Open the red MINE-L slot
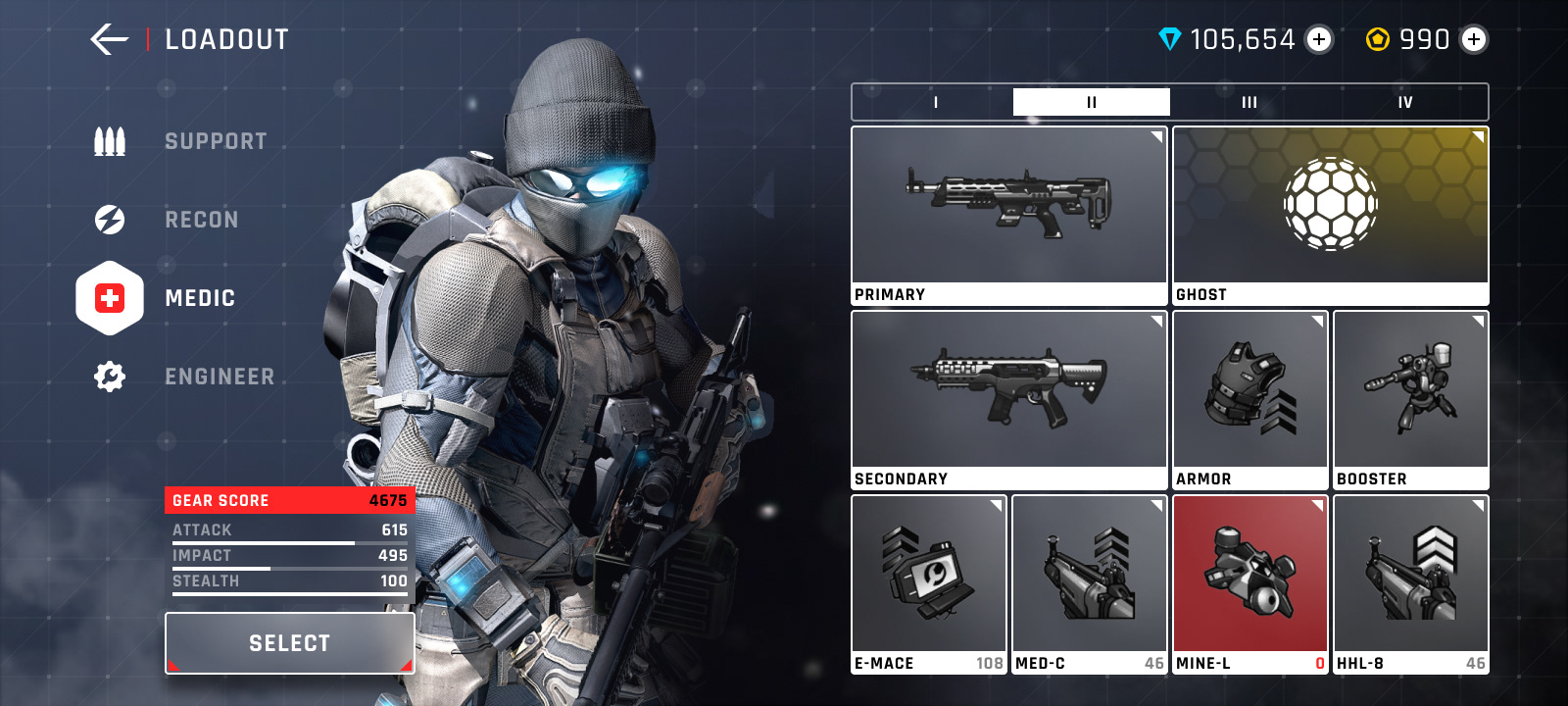Screen dimensions: 1568x706 tap(1249, 583)
